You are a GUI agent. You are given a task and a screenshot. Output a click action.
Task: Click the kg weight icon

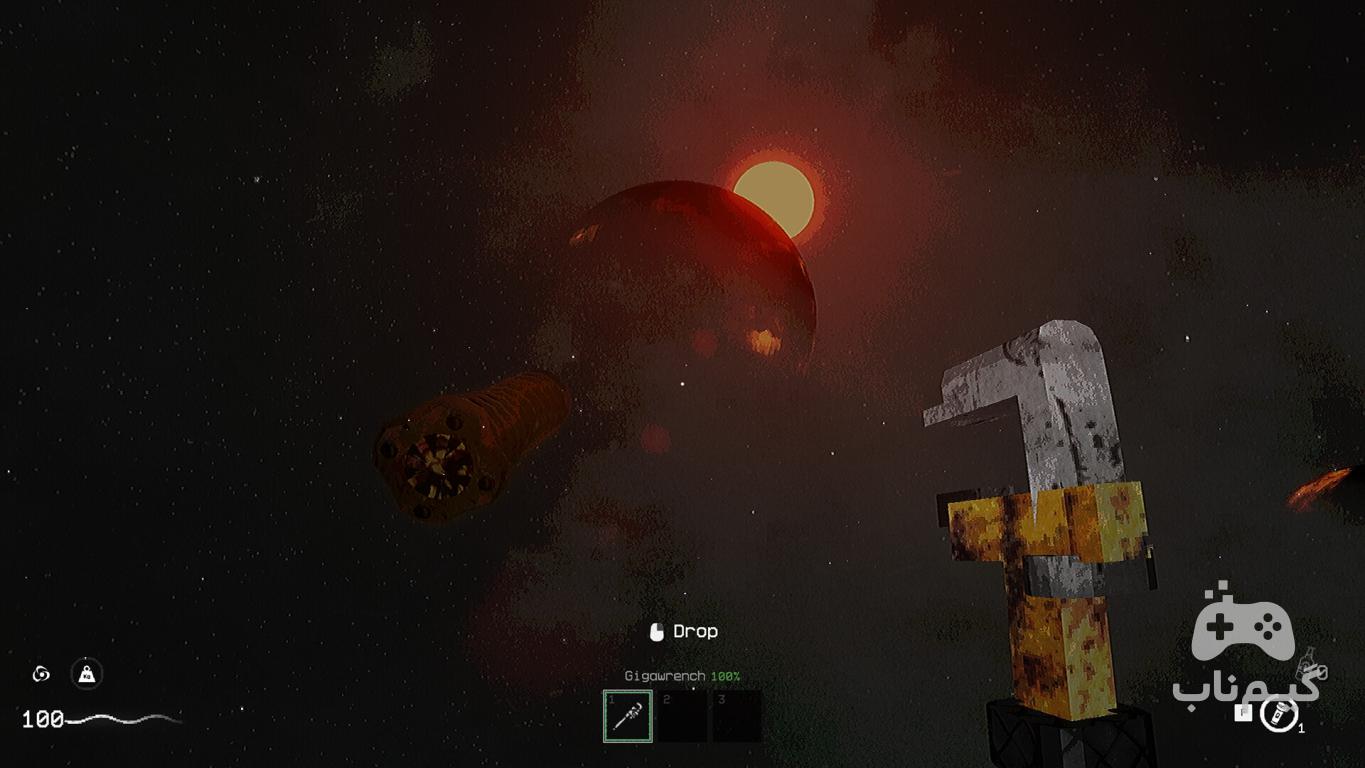87,674
